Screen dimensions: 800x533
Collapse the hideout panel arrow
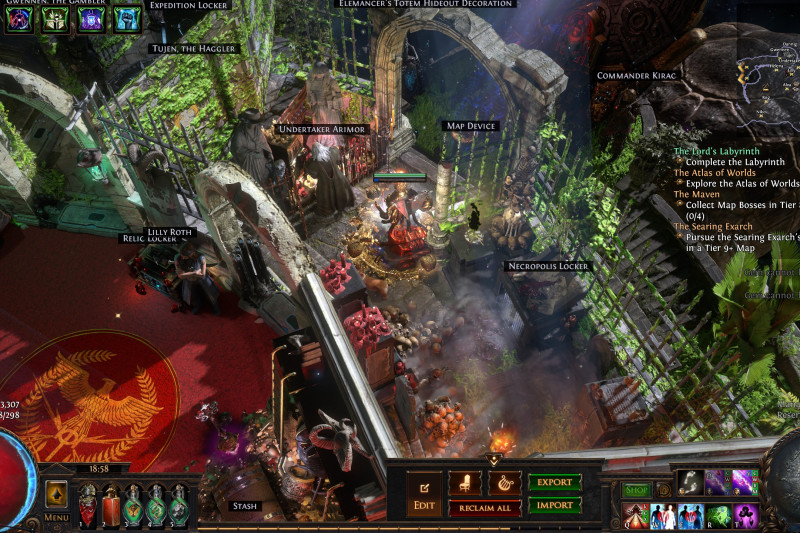click(x=493, y=459)
